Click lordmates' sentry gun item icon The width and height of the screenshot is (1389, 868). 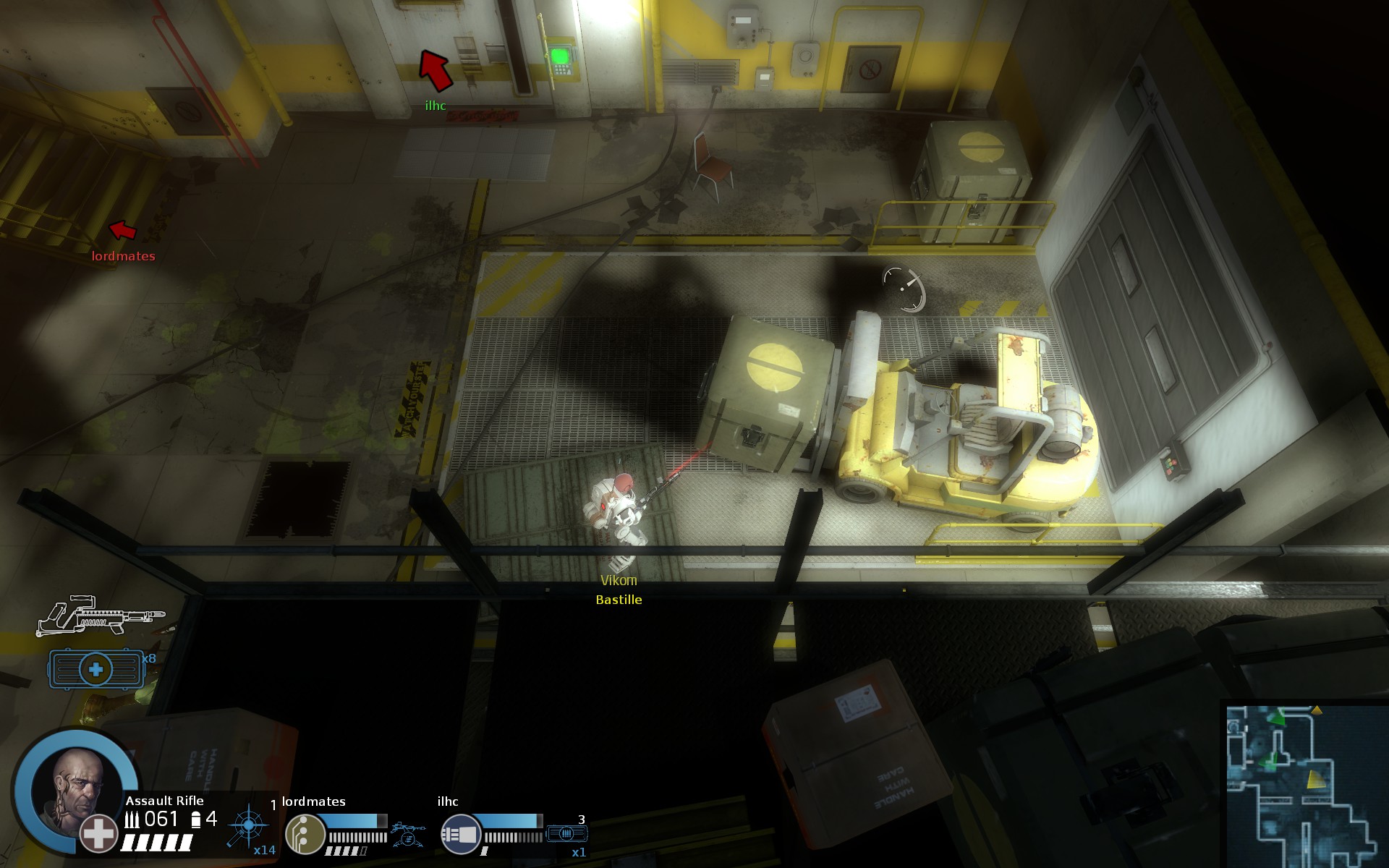407,834
